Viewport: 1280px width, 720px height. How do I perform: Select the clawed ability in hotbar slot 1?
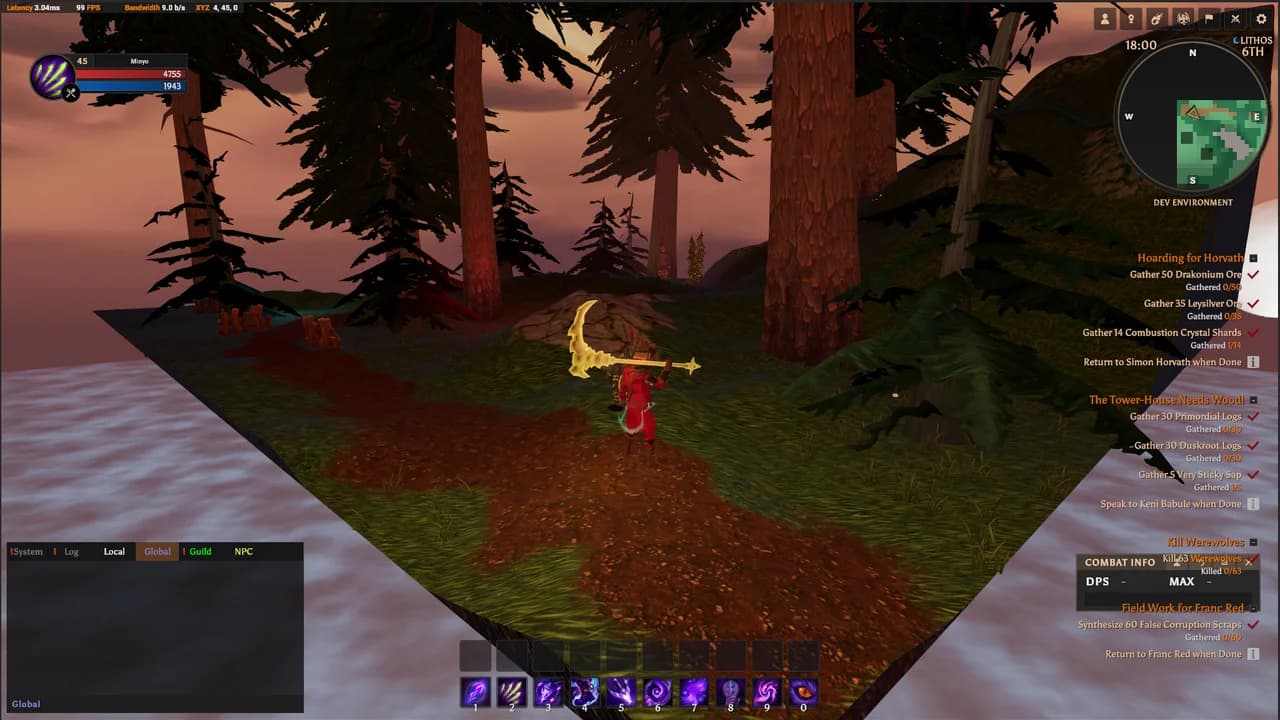pos(476,691)
